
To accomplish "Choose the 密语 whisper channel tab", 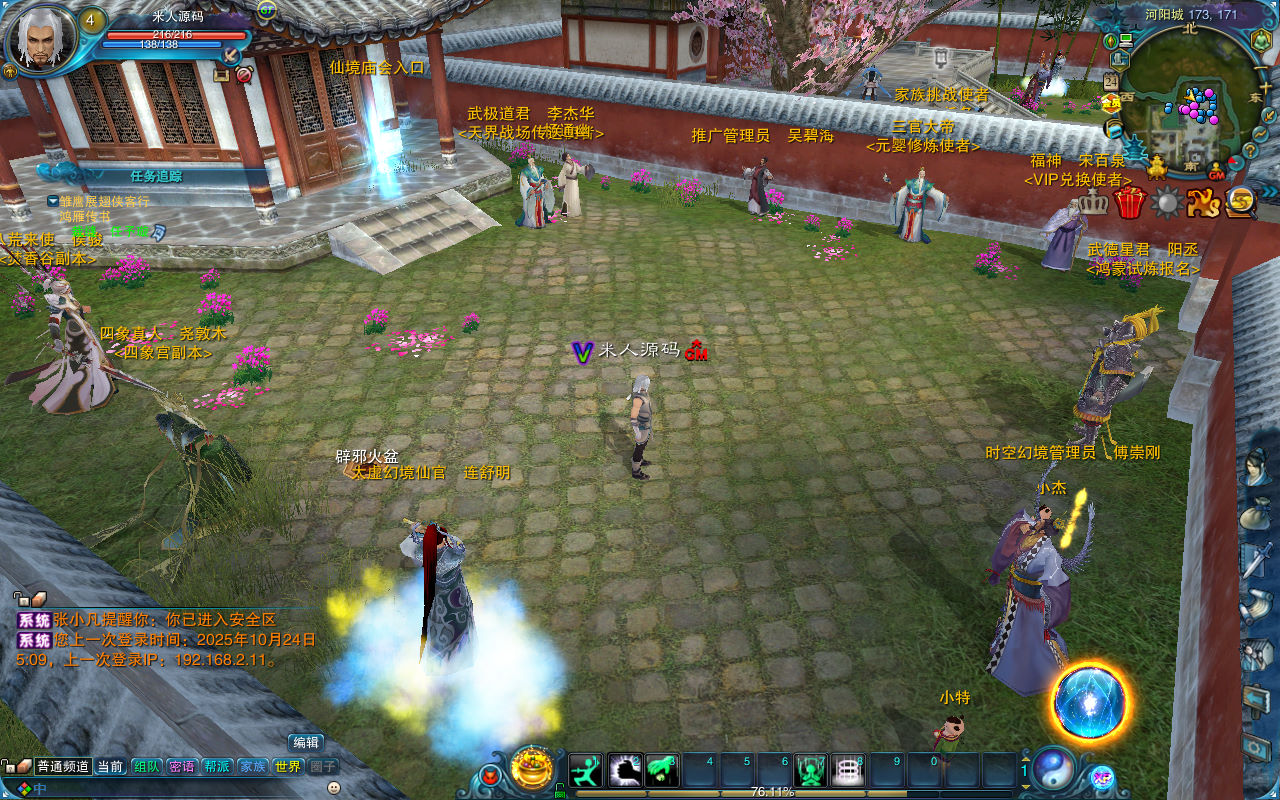I will click(x=181, y=767).
